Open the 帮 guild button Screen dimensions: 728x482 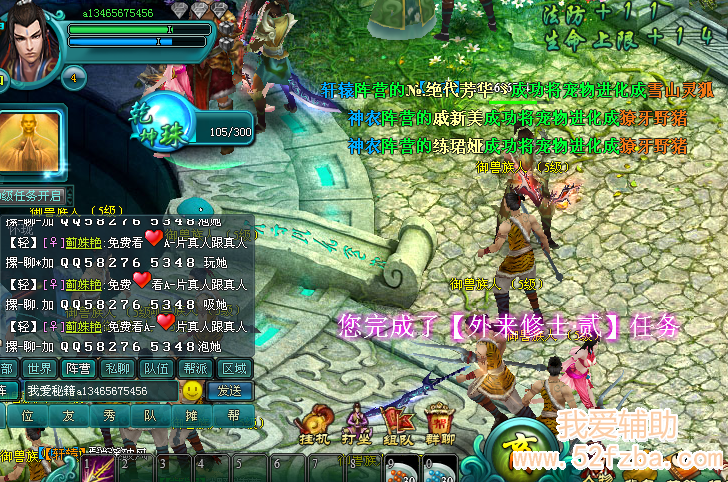(233, 415)
